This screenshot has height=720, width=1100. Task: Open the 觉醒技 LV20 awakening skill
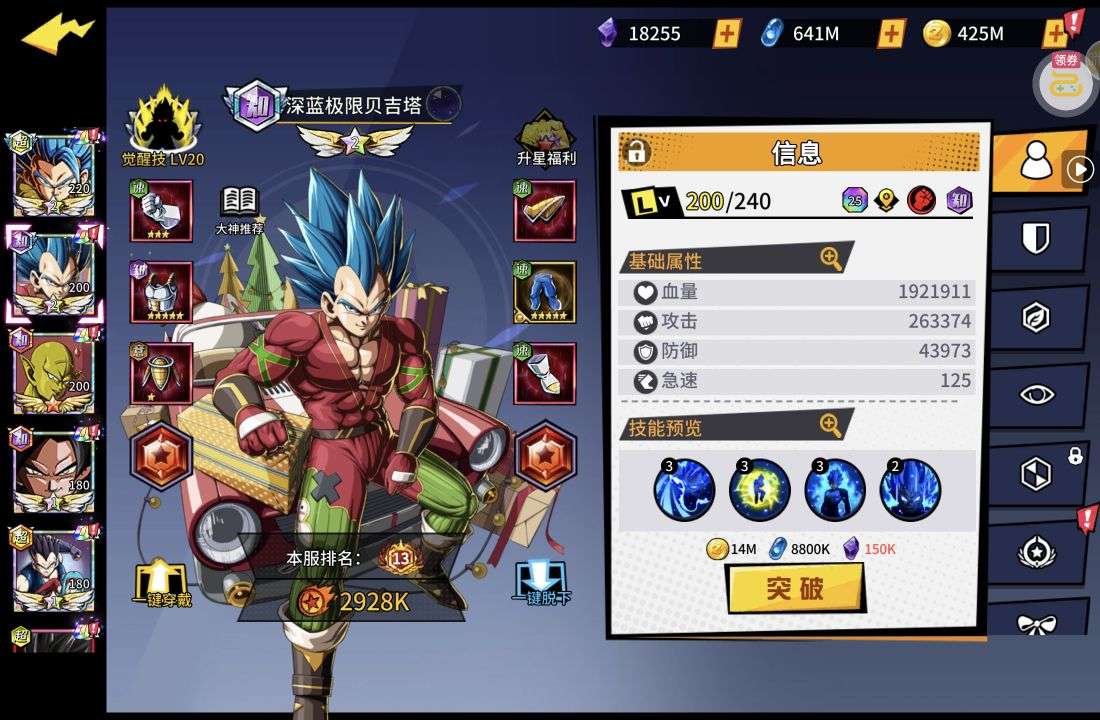pyautogui.click(x=163, y=127)
